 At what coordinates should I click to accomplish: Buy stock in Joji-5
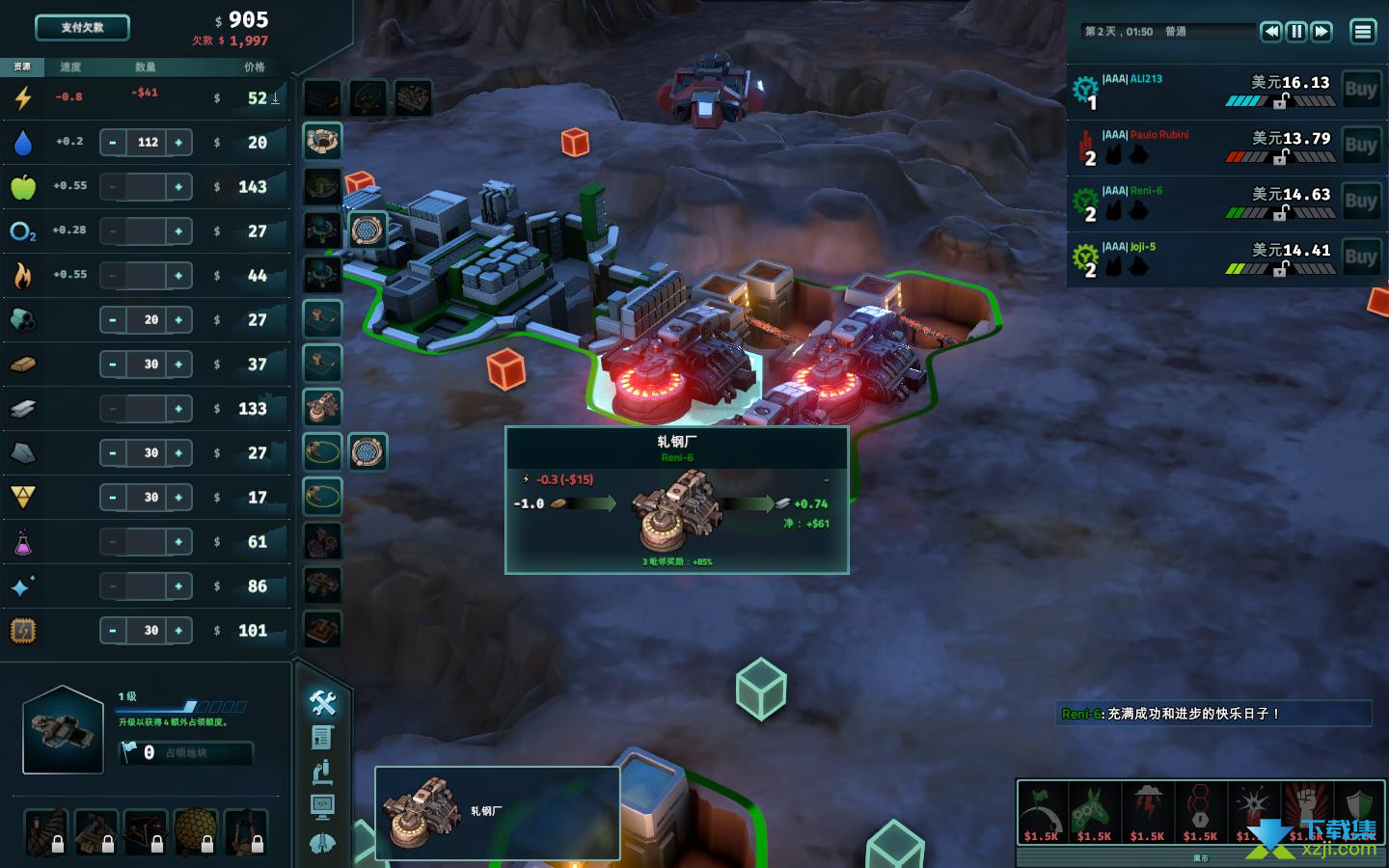[x=1360, y=258]
